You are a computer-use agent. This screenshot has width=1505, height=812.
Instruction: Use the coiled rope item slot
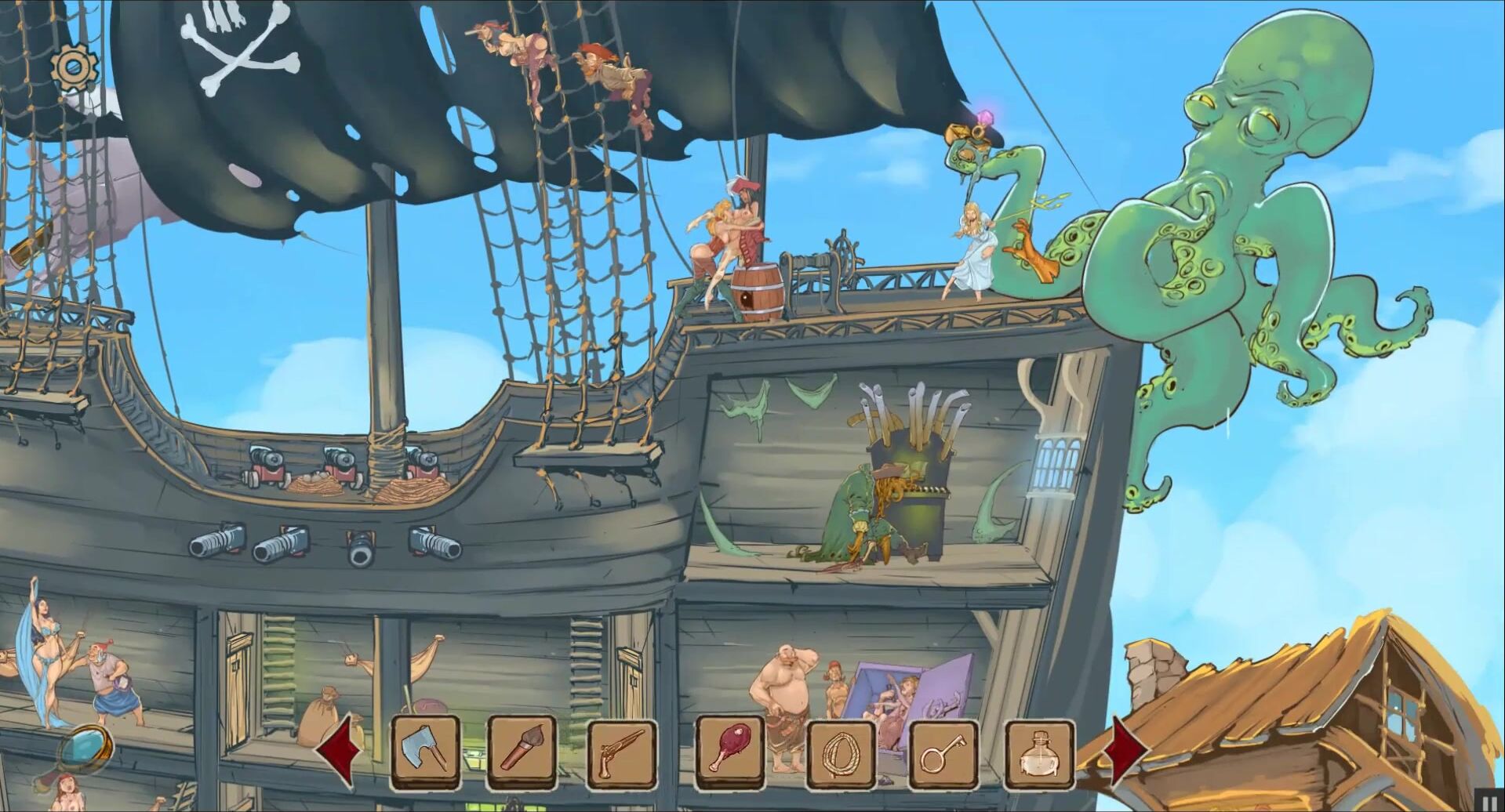(x=840, y=754)
